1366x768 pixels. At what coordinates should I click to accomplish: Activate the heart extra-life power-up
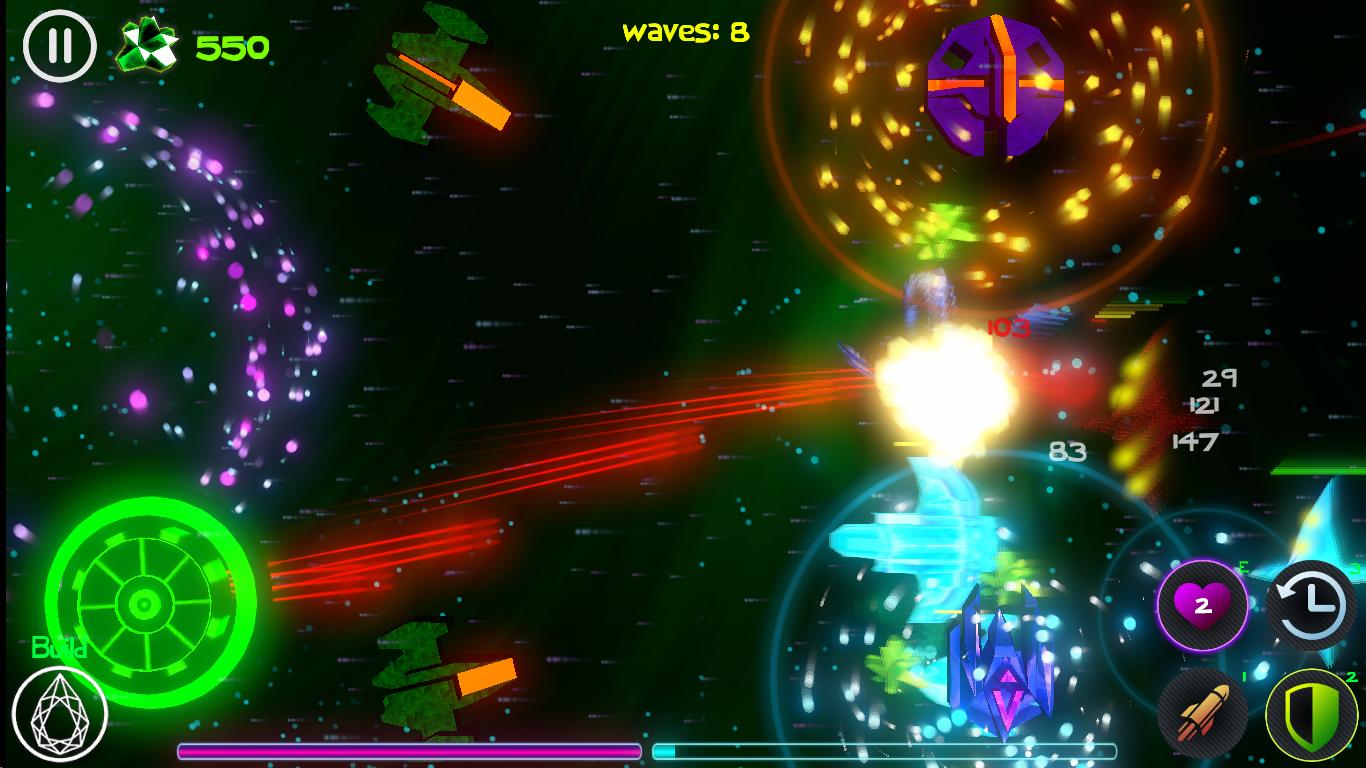(1202, 605)
